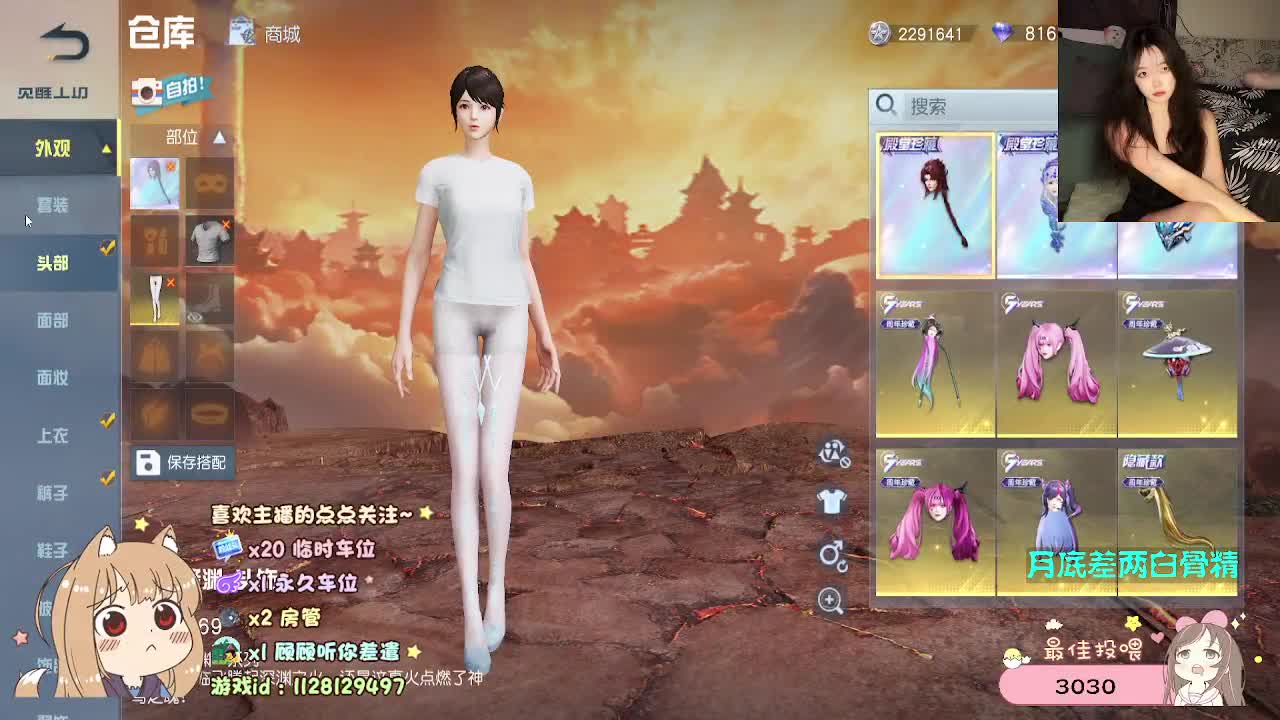Viewport: 1280px width, 720px height.
Task: Remove the equipped pants via the X mark
Action: pyautogui.click(x=170, y=282)
